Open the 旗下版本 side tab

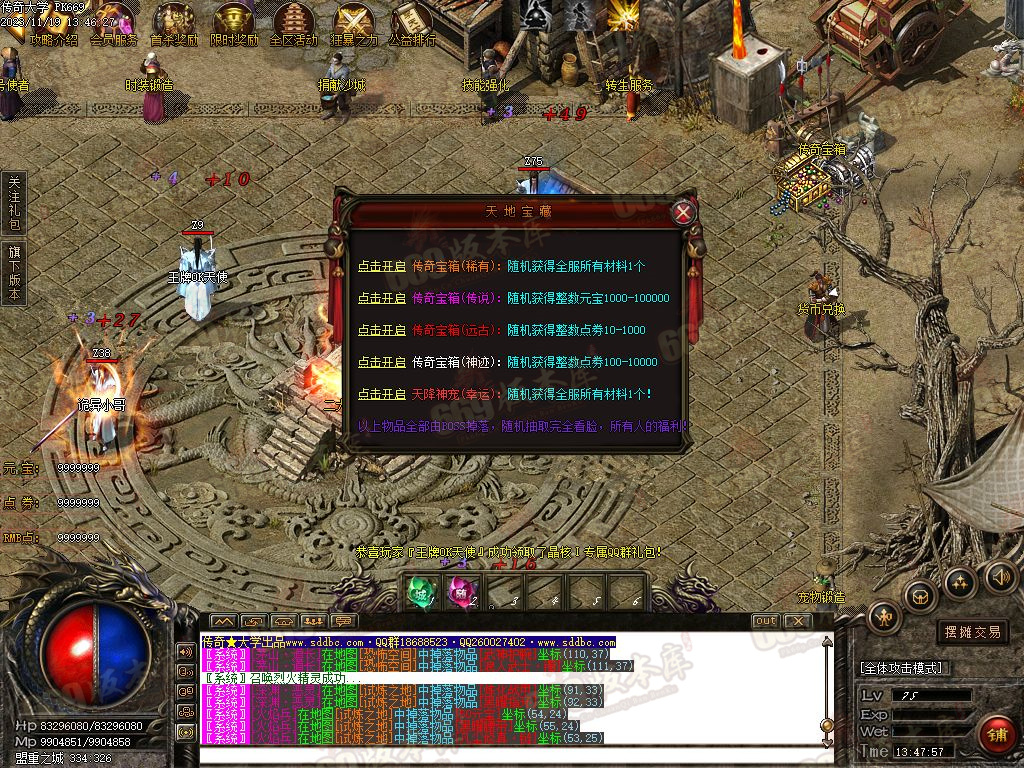tap(14, 273)
